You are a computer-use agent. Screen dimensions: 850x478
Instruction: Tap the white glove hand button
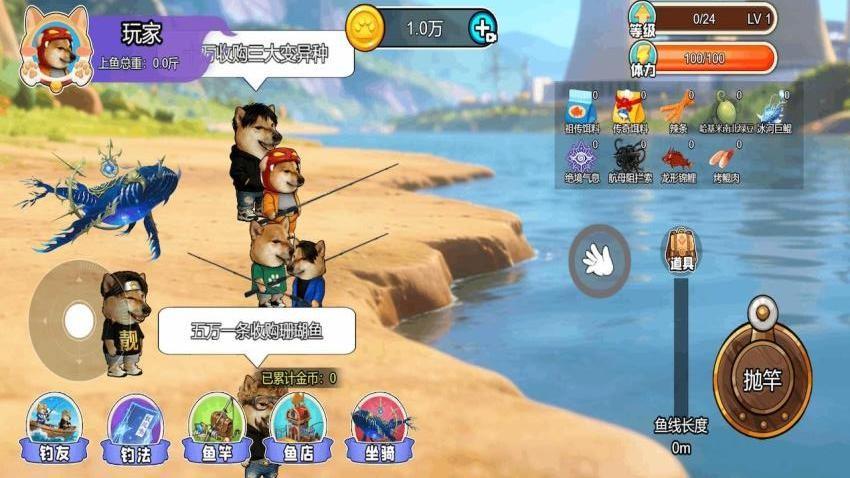[x=599, y=260]
